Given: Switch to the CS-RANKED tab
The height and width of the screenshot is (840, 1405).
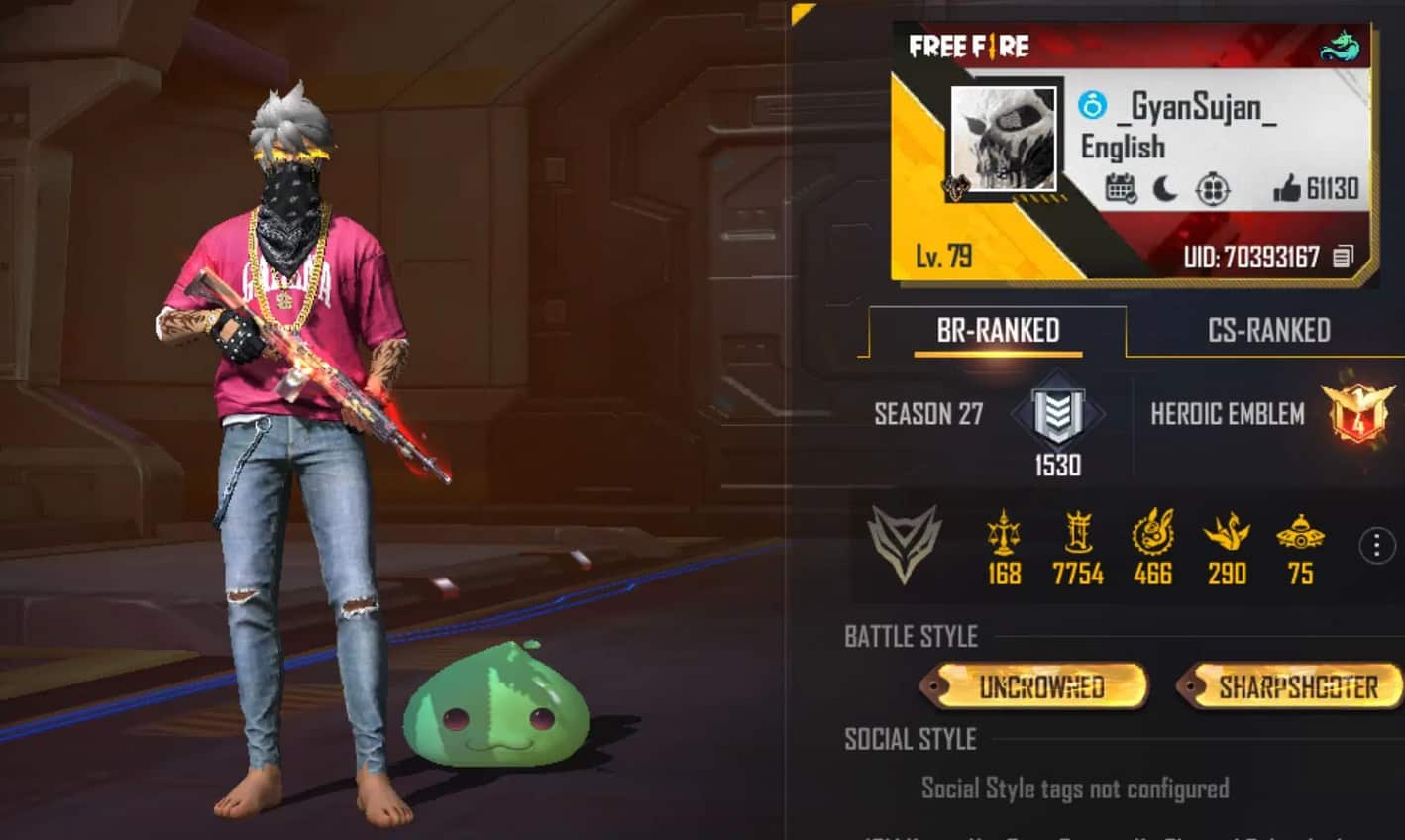Looking at the screenshot, I should 1268,331.
